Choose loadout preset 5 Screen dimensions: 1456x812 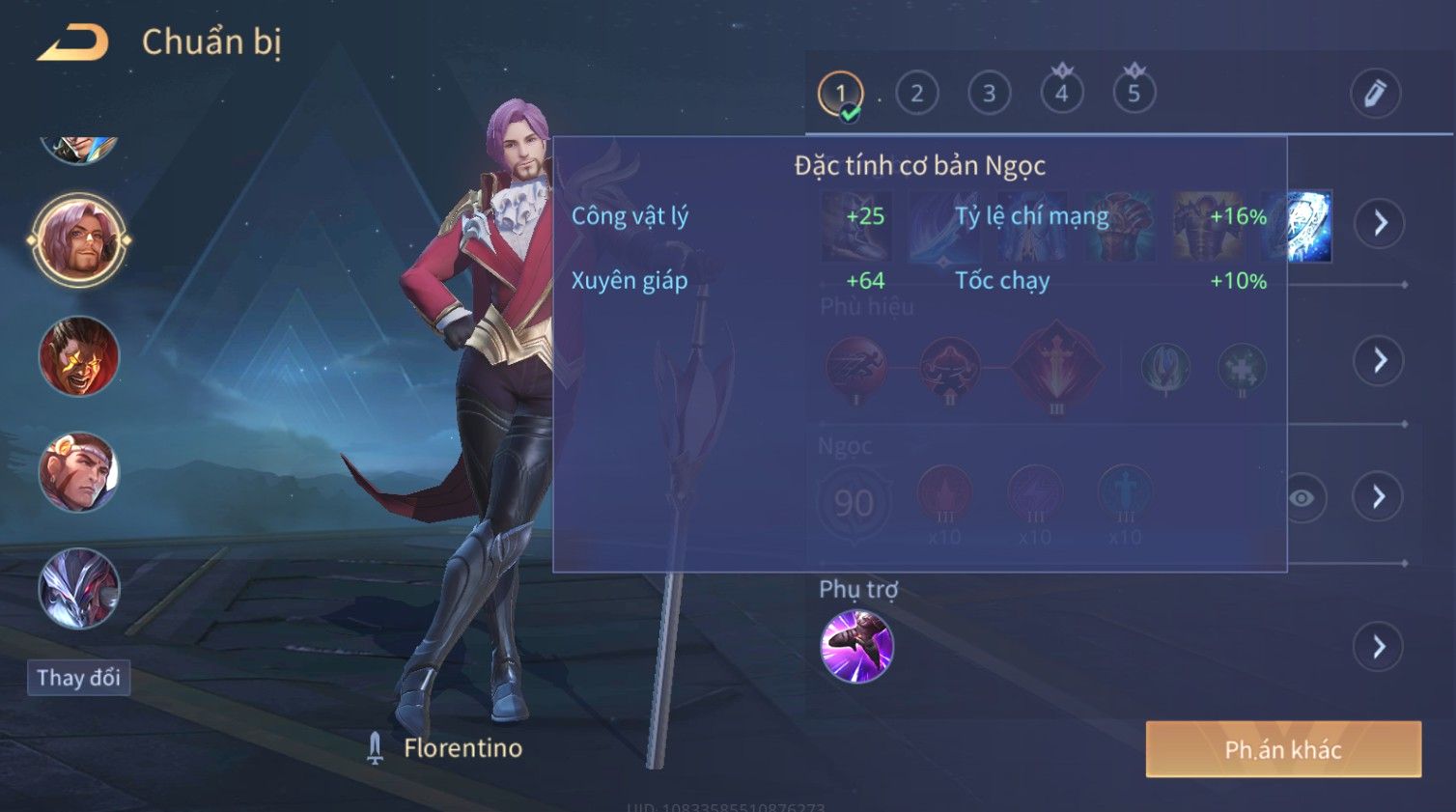tap(1134, 94)
